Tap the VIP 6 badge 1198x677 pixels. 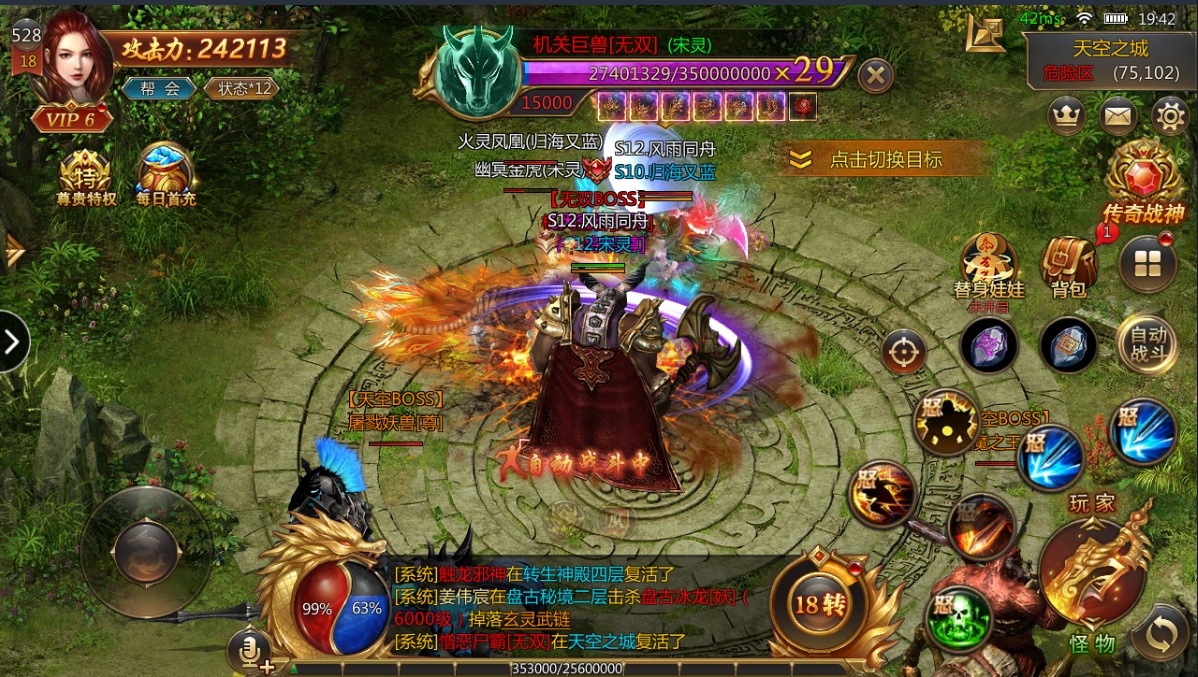(70, 119)
